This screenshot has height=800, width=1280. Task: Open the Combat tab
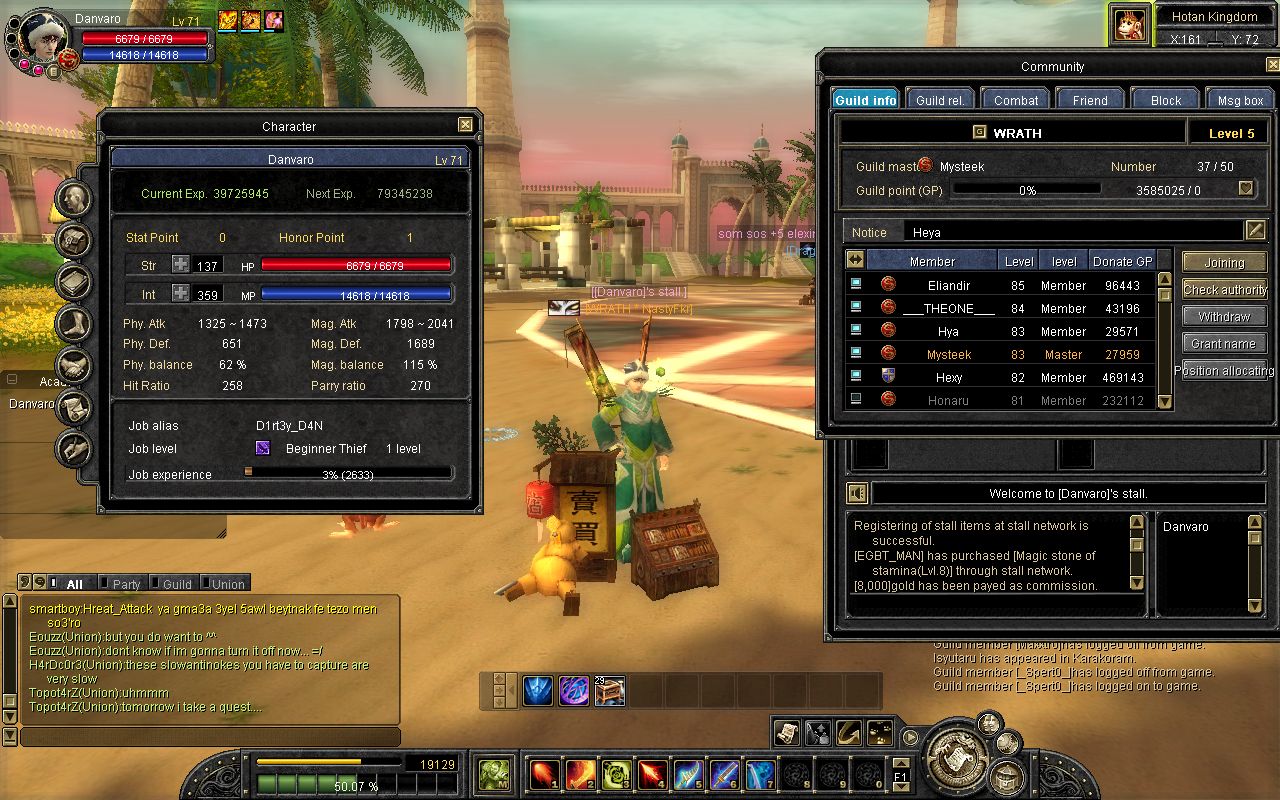pos(1016,100)
